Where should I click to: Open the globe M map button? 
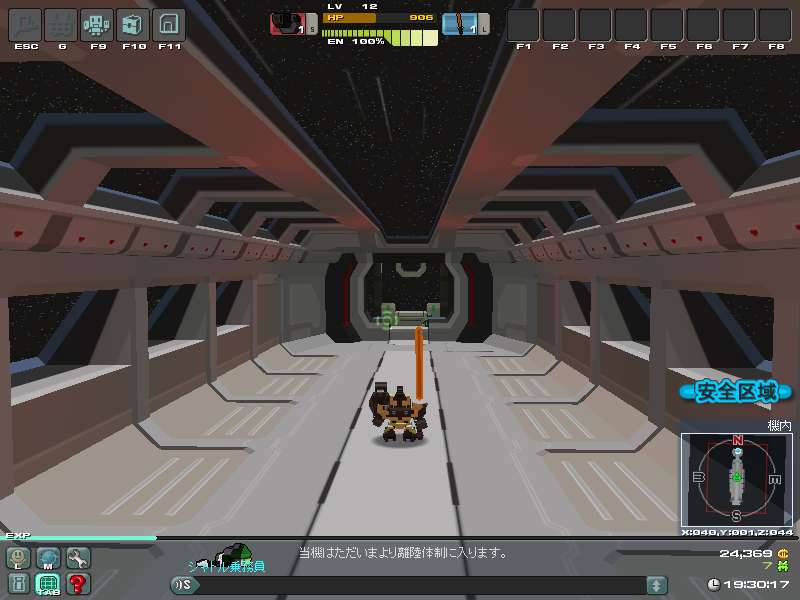tap(48, 558)
